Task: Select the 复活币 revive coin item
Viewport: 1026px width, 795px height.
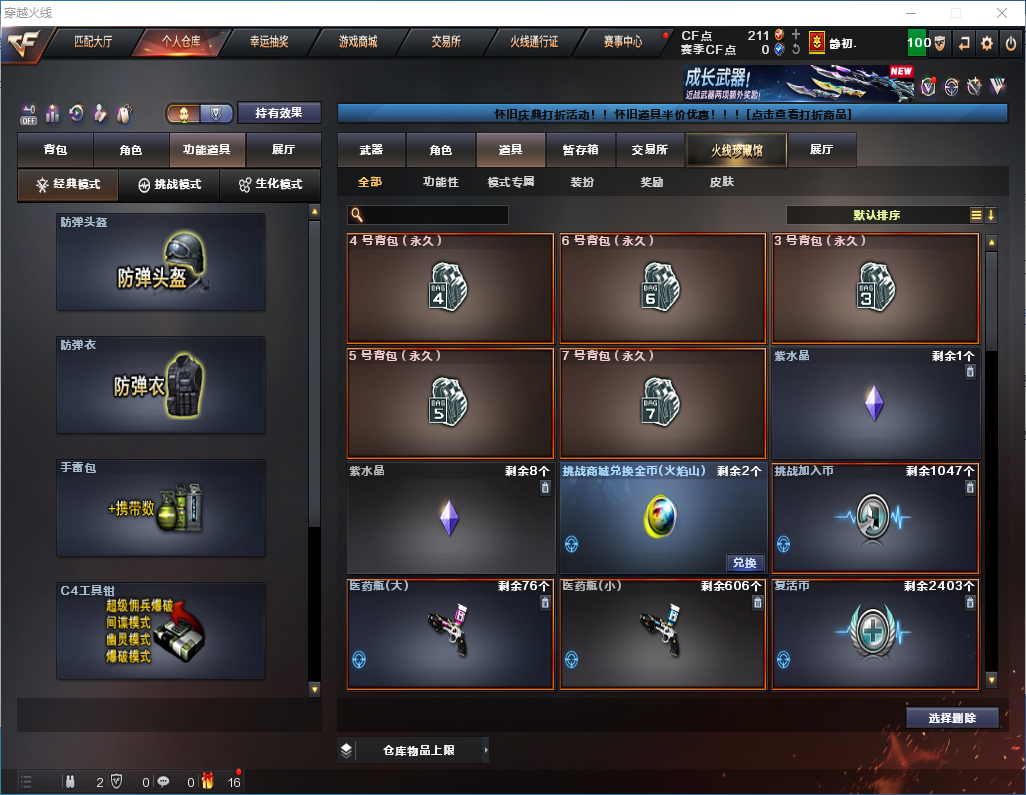Action: click(875, 633)
